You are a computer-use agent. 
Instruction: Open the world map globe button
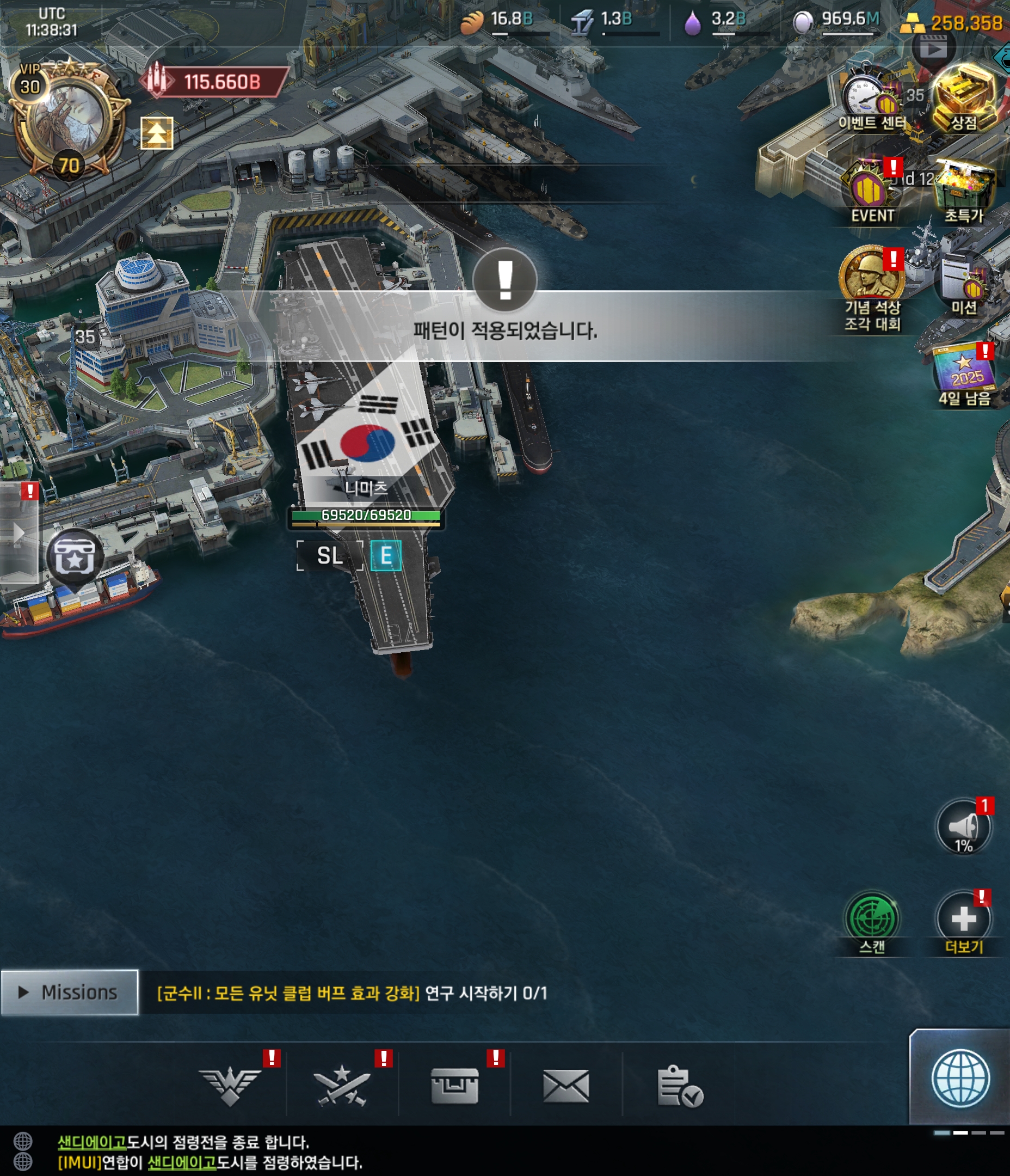(x=960, y=1078)
